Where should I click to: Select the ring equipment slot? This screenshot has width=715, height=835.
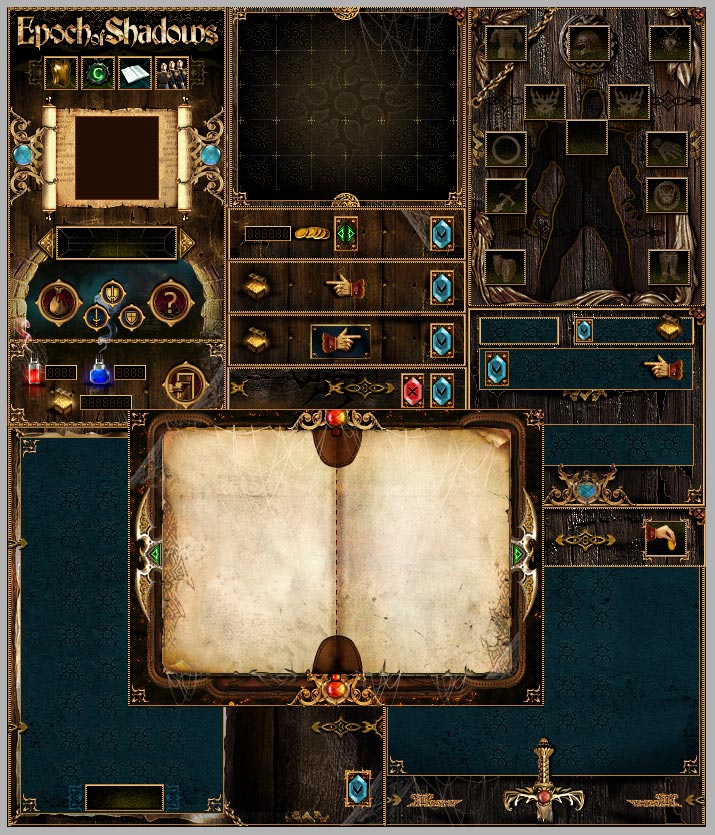coord(506,150)
